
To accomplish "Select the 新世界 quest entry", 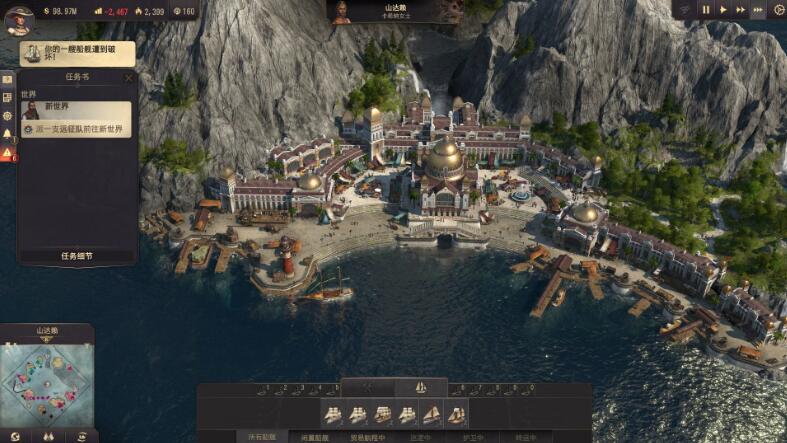I will click(x=76, y=110).
